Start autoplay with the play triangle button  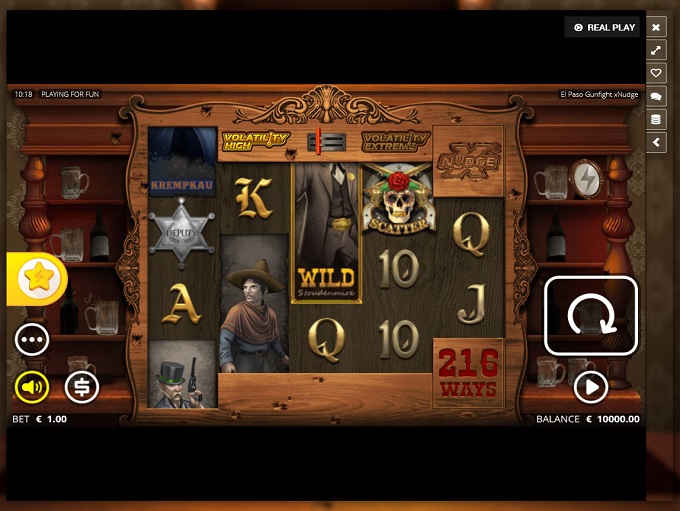coord(591,386)
